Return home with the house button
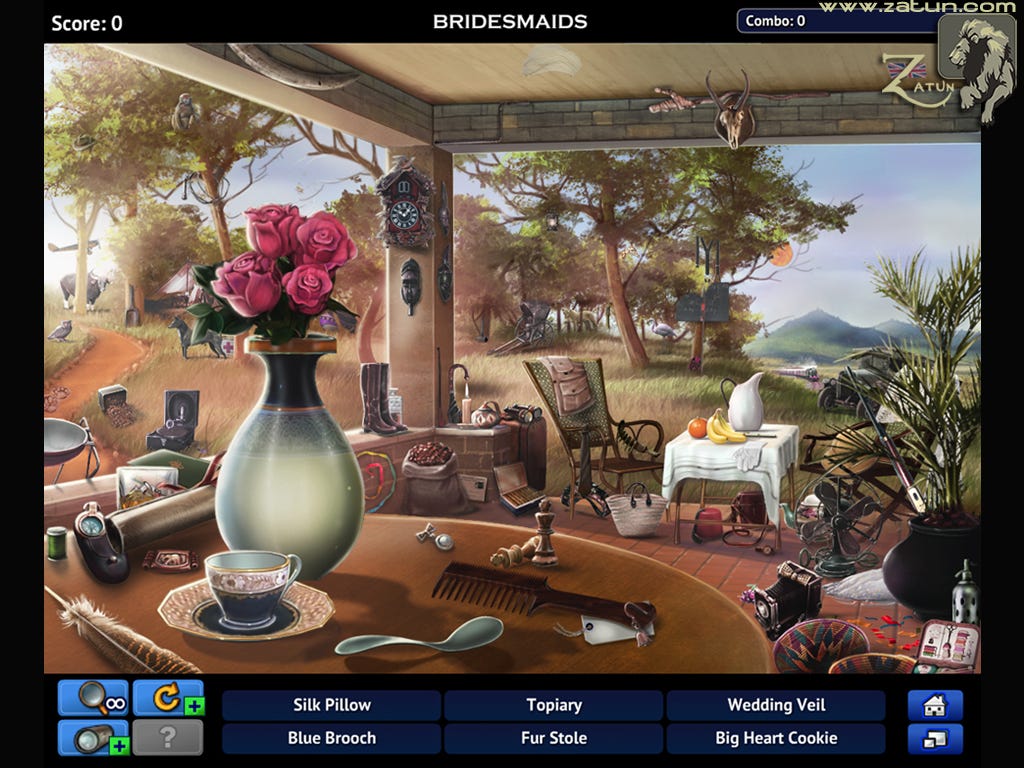This screenshot has height=768, width=1024. coord(935,705)
